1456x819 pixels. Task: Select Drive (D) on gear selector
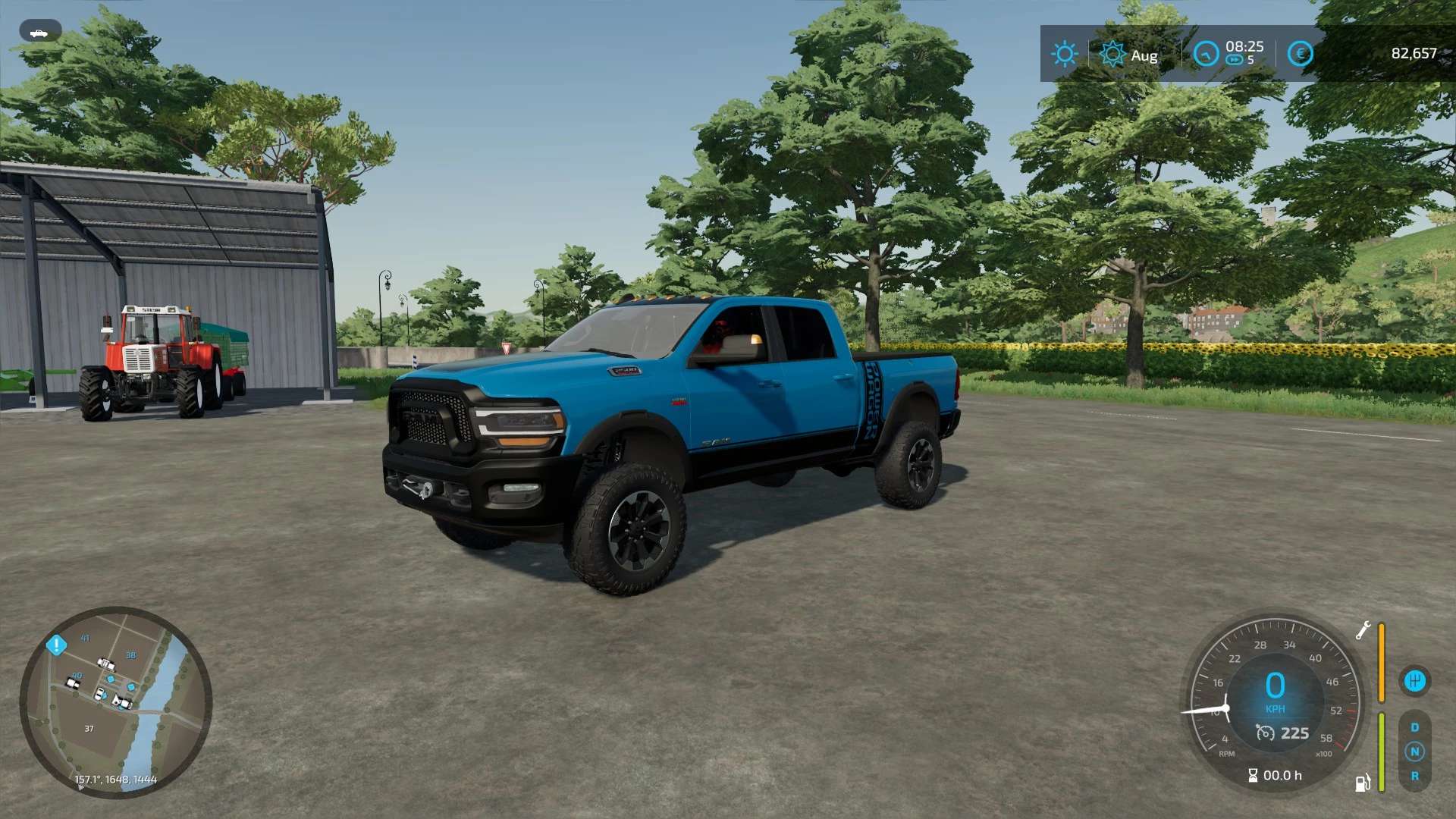(1414, 727)
